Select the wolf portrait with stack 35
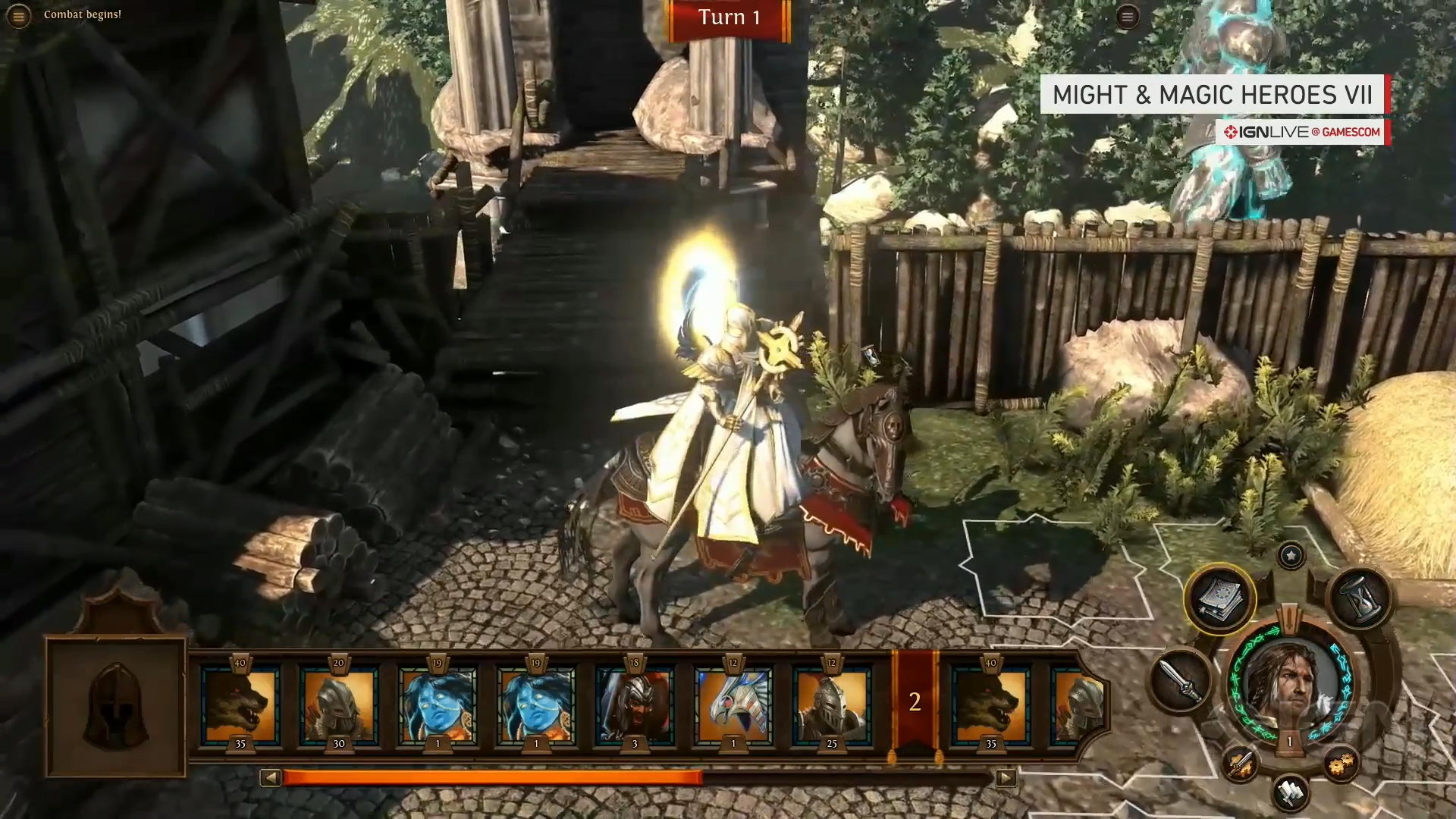 coord(240,705)
